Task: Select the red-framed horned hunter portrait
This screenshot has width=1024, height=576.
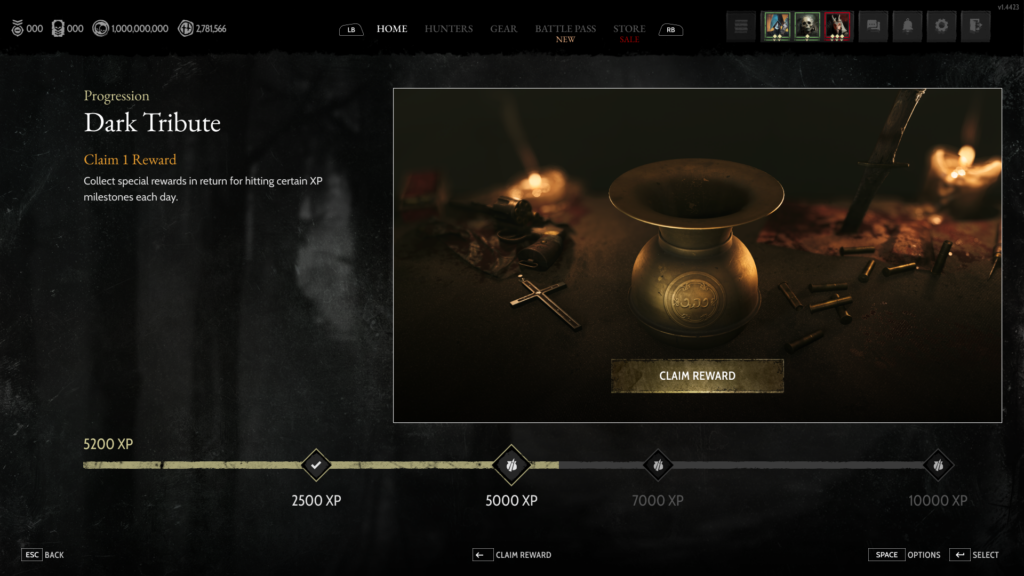Action: point(838,27)
